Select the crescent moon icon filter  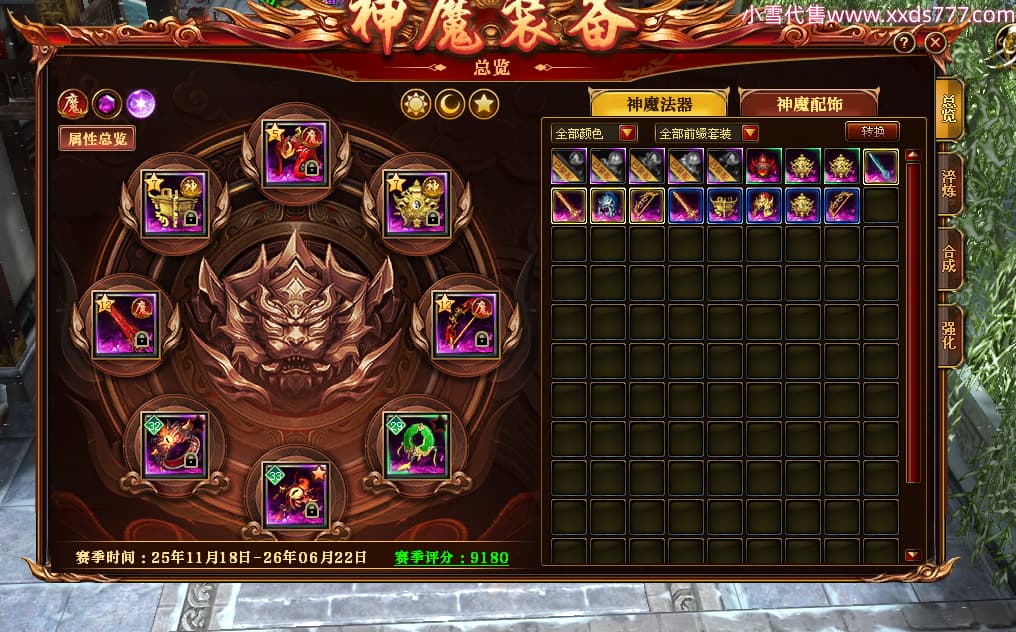tap(450, 104)
